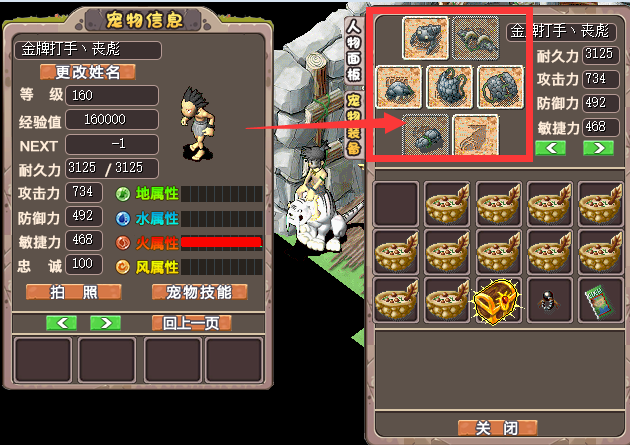Select the pet armor slot in middle row center
Image resolution: width=630 pixels, height=445 pixels.
coord(450,86)
